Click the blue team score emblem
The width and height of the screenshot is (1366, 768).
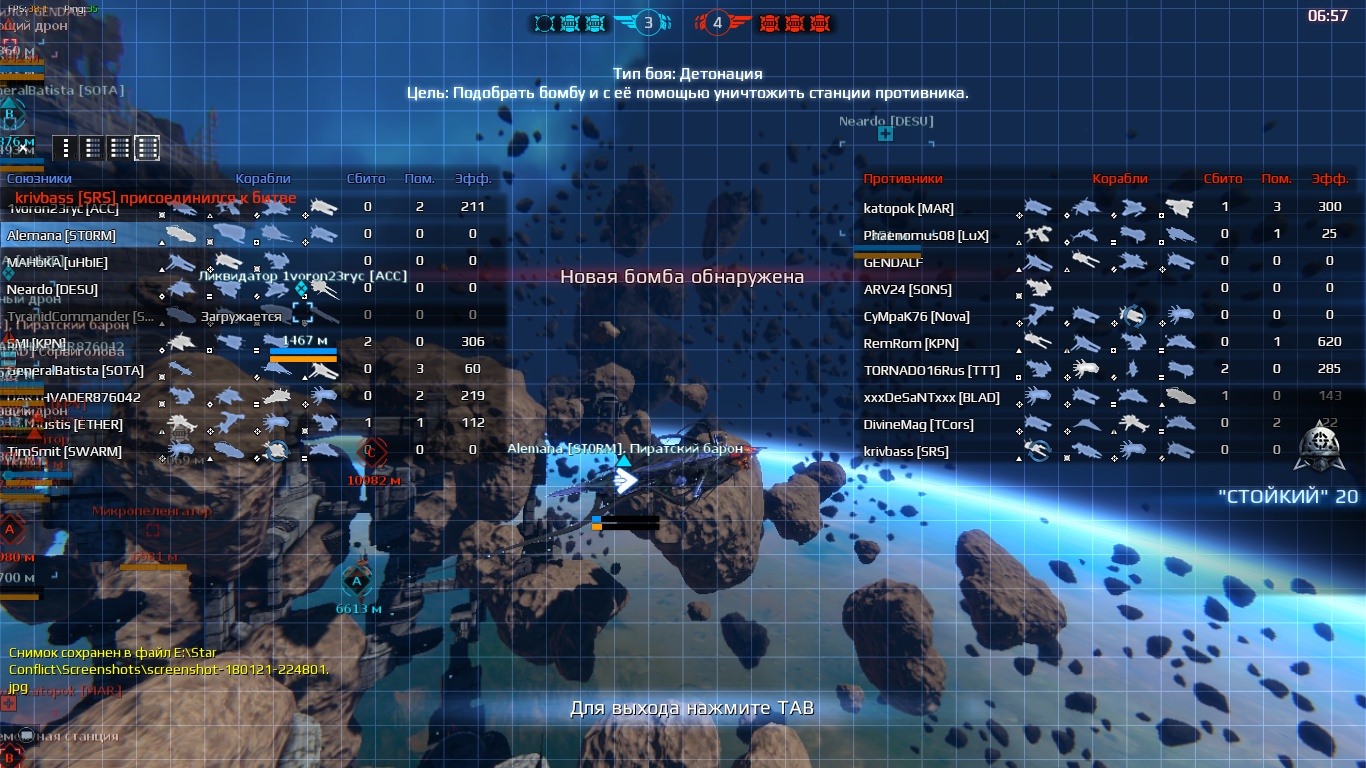click(x=647, y=22)
